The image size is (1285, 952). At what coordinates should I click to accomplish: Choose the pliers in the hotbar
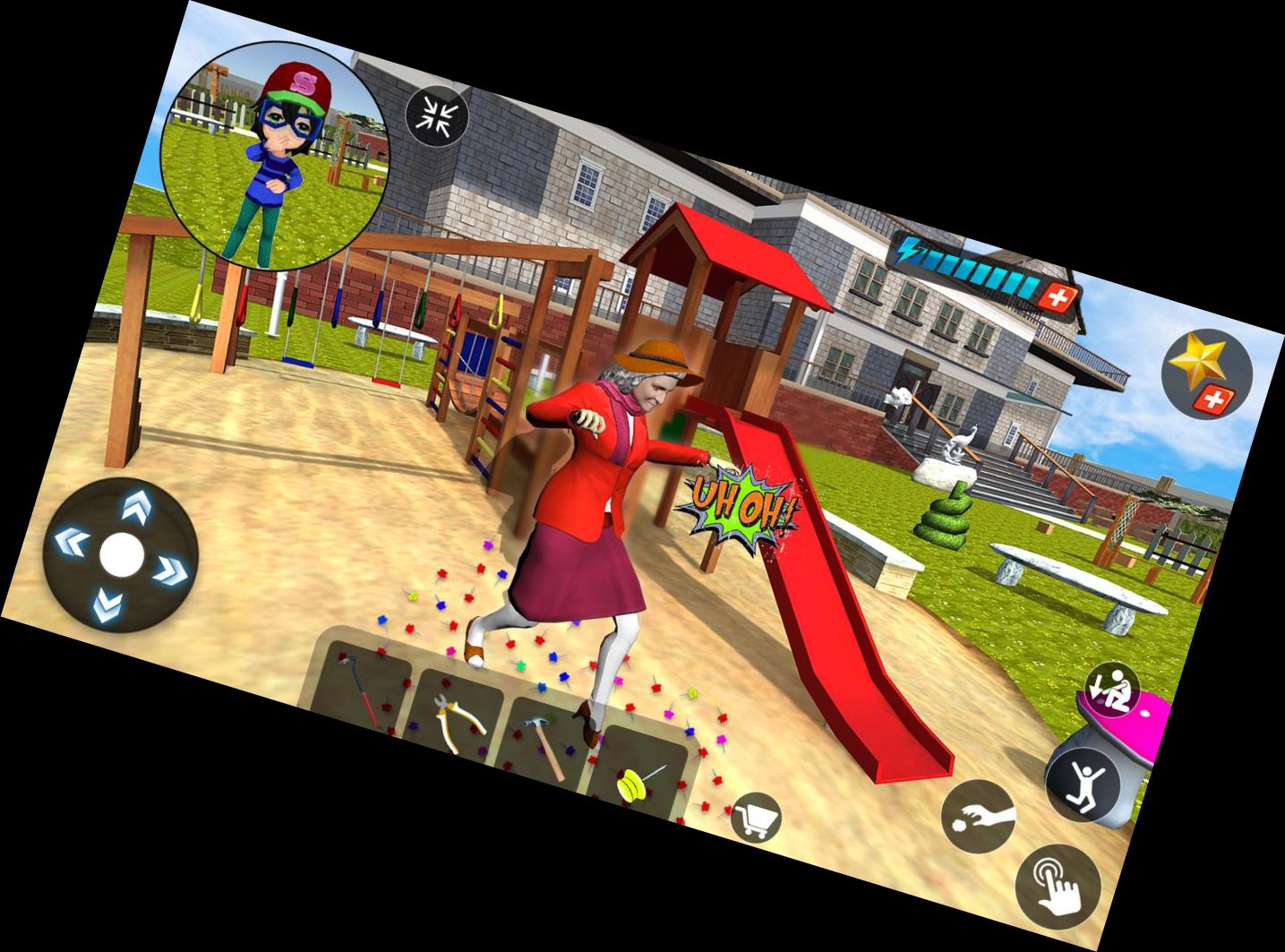click(x=458, y=718)
